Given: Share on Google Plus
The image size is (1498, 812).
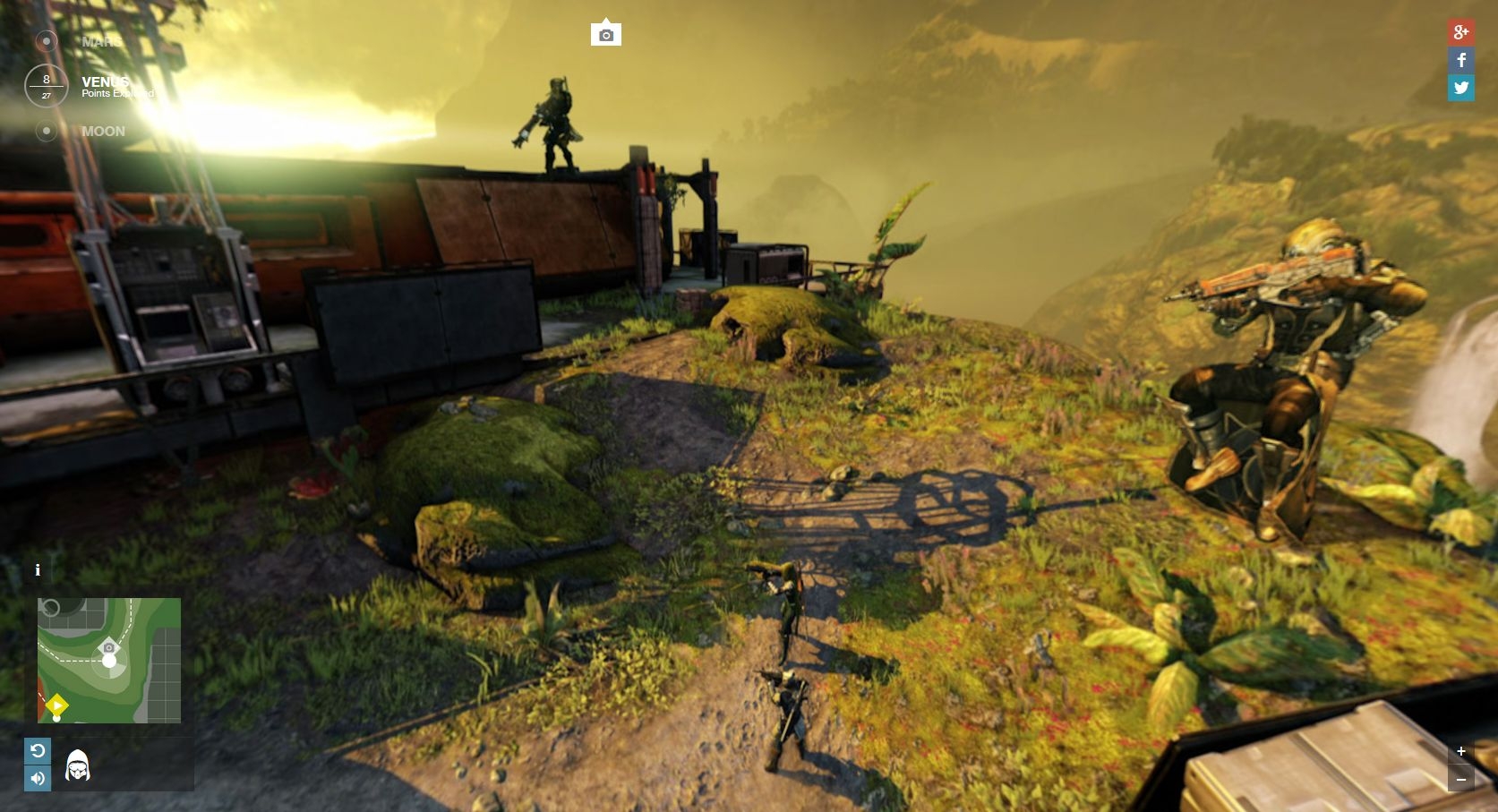Looking at the screenshot, I should 1460,32.
